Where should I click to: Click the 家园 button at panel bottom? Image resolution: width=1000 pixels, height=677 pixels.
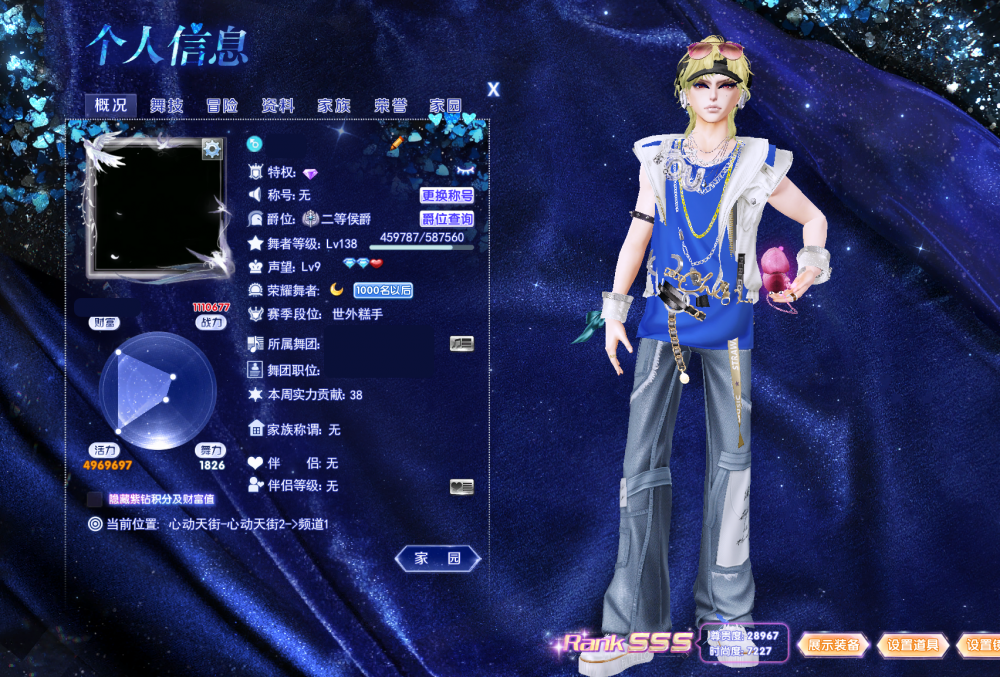tap(437, 558)
